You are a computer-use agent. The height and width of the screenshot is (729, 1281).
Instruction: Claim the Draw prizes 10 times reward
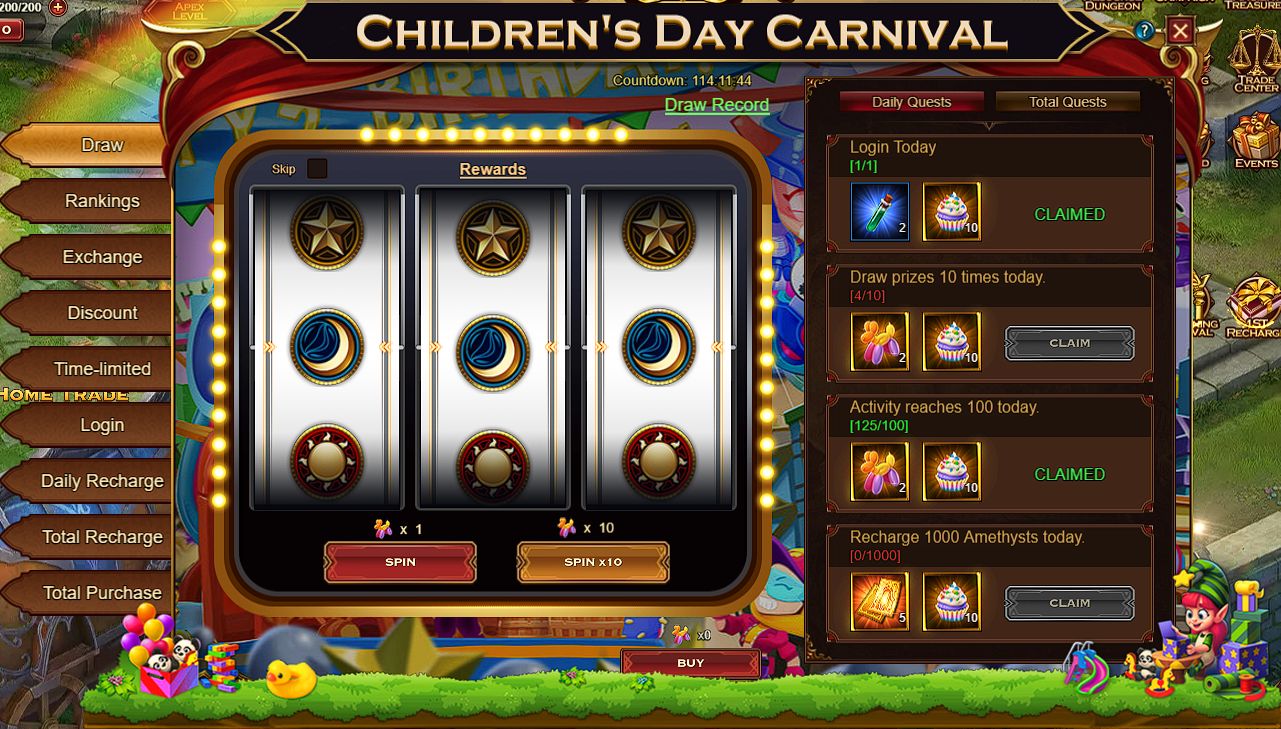(1069, 343)
